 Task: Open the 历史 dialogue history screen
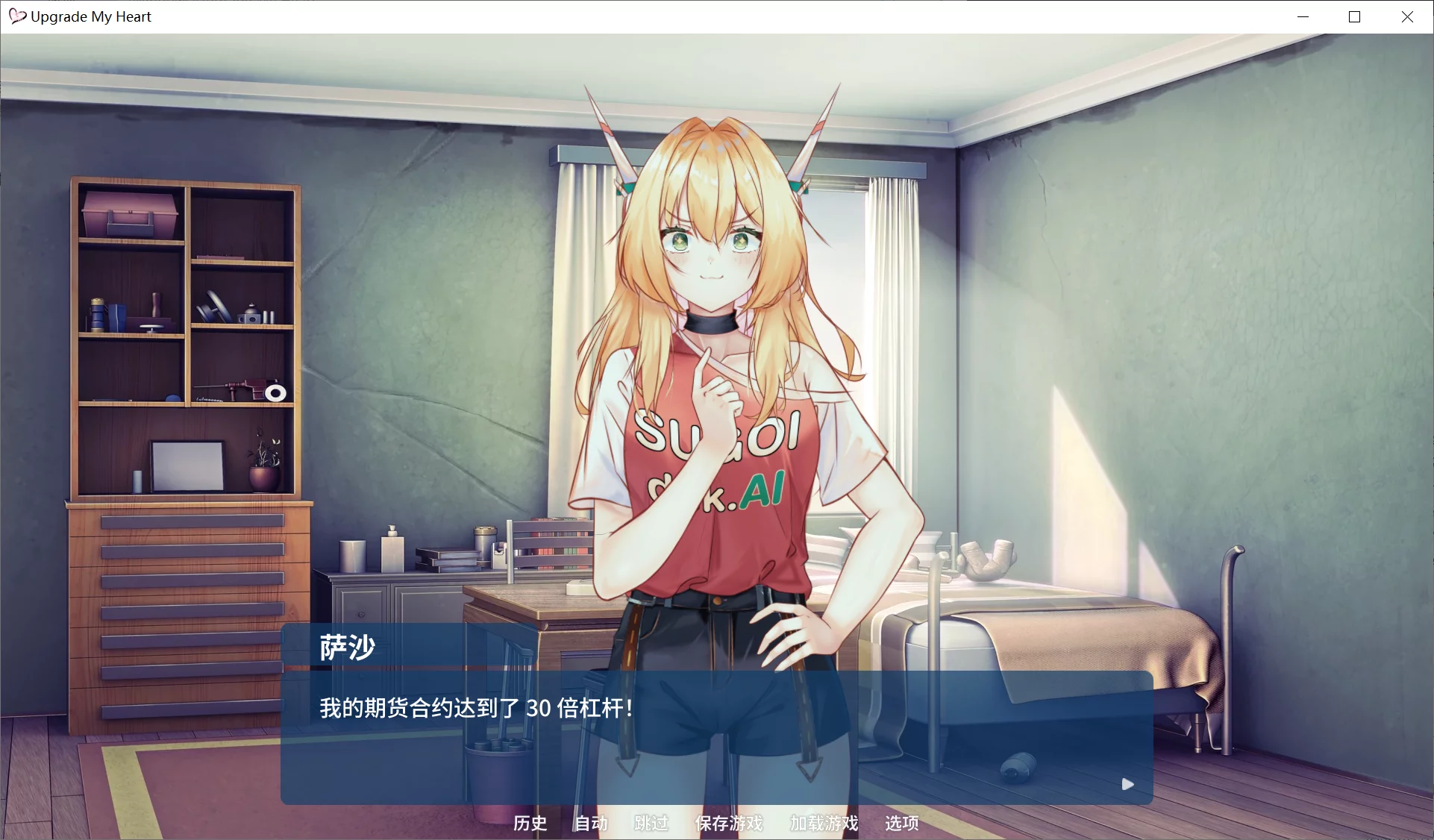pyautogui.click(x=530, y=824)
